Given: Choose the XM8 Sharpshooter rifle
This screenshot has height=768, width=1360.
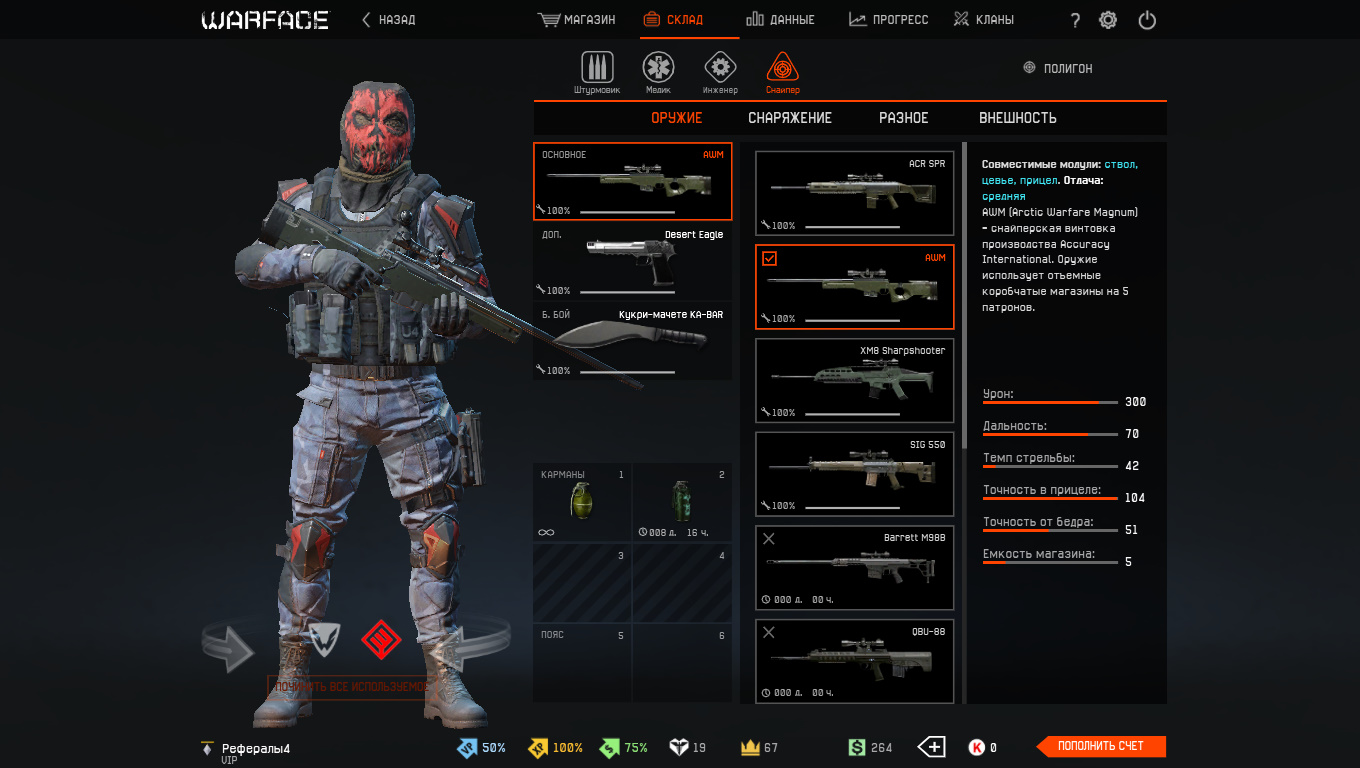Looking at the screenshot, I should (854, 381).
